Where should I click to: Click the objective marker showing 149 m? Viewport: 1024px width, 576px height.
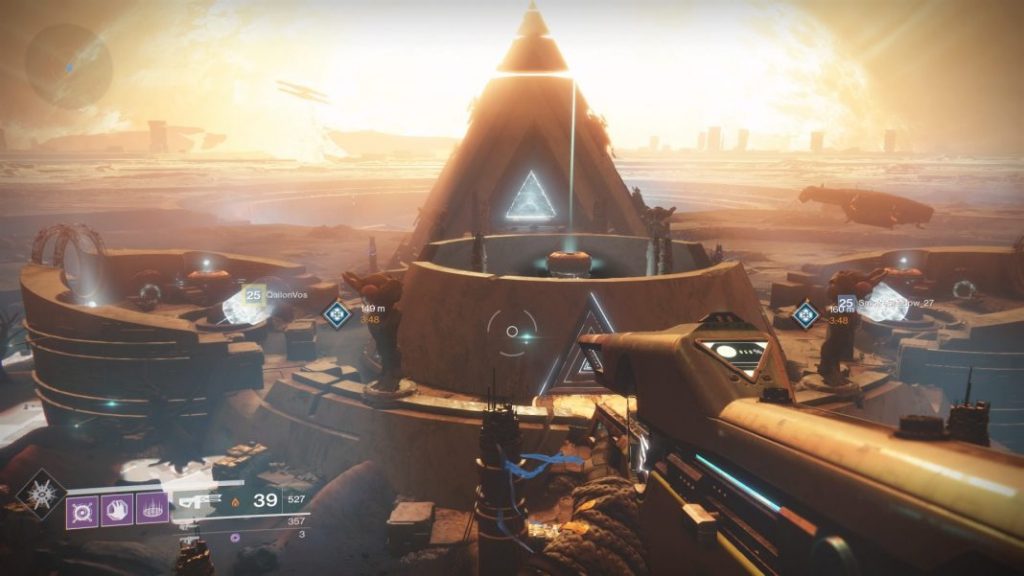coord(337,314)
